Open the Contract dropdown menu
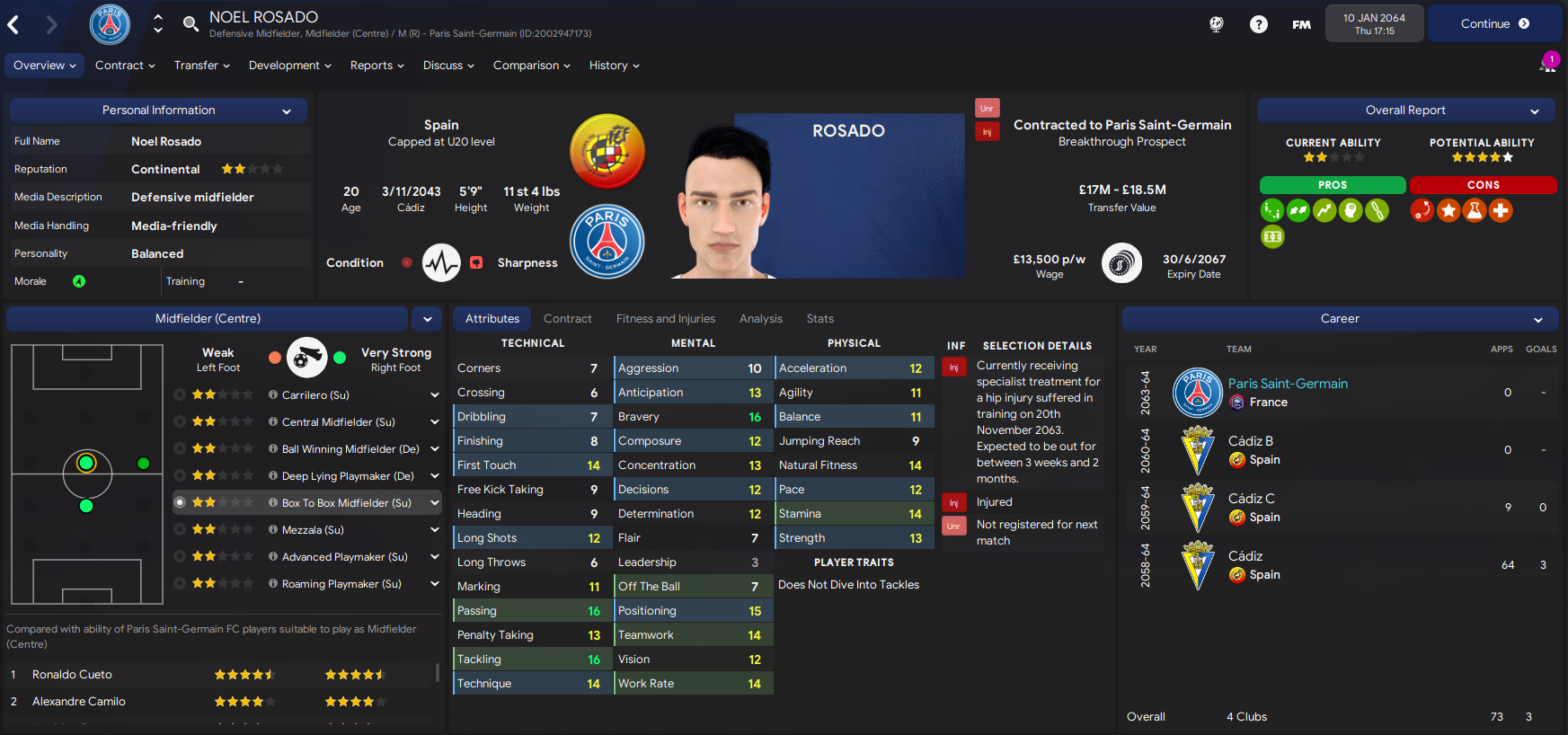The height and width of the screenshot is (735, 1568). point(125,66)
